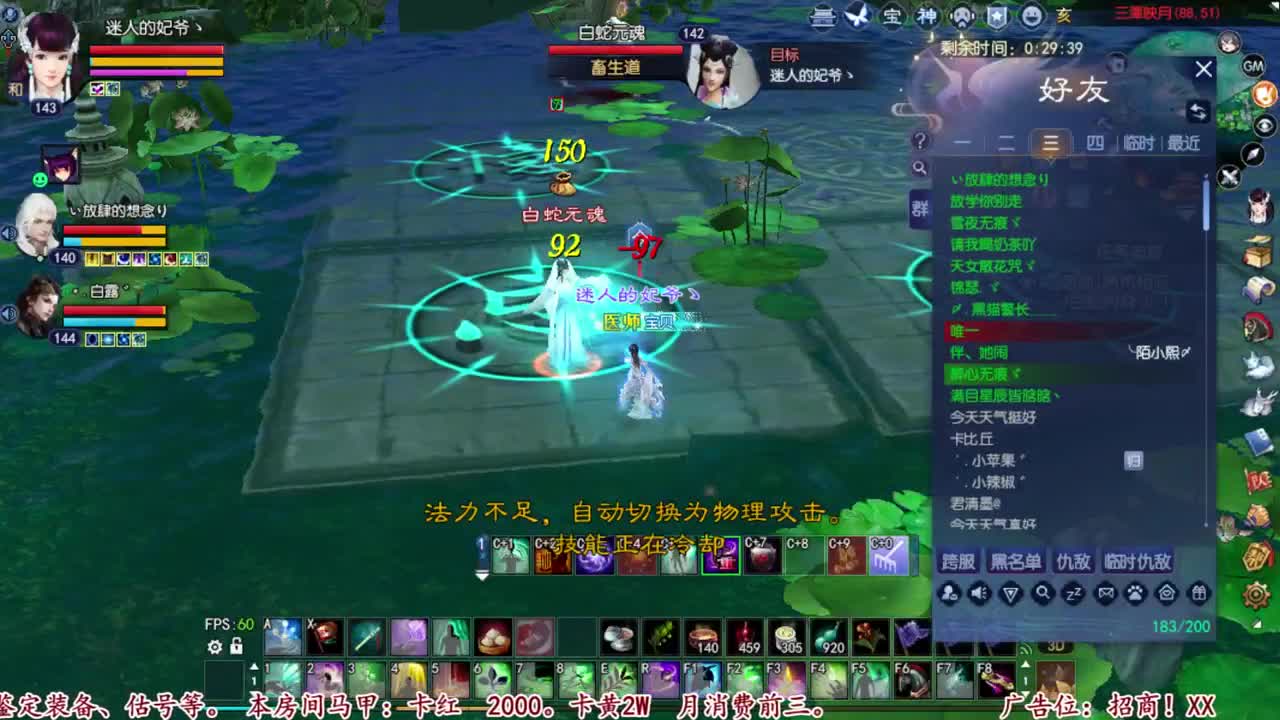The height and width of the screenshot is (720, 1280).
Task: Select the Zz idle status icon
Action: coord(1072,594)
